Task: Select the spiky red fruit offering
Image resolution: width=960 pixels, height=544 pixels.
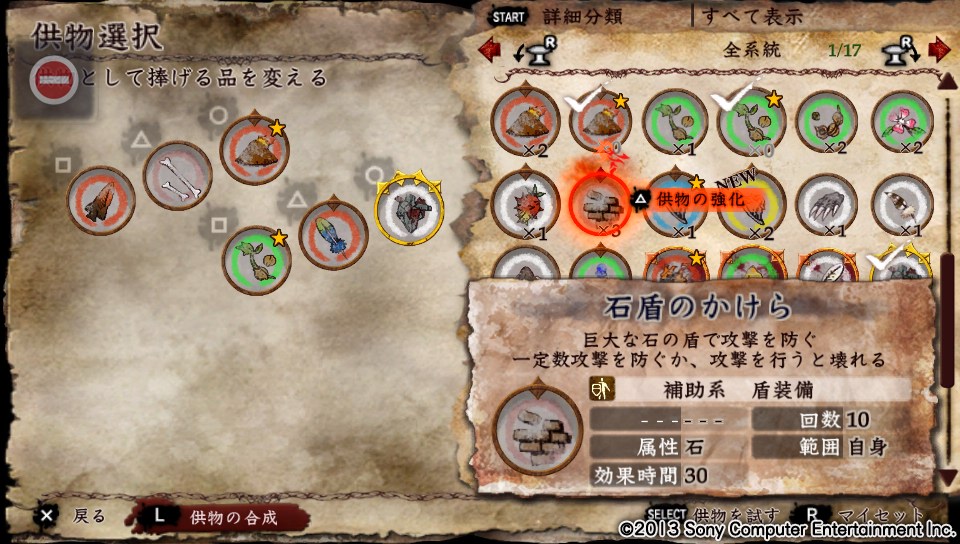Action: pyautogui.click(x=525, y=204)
